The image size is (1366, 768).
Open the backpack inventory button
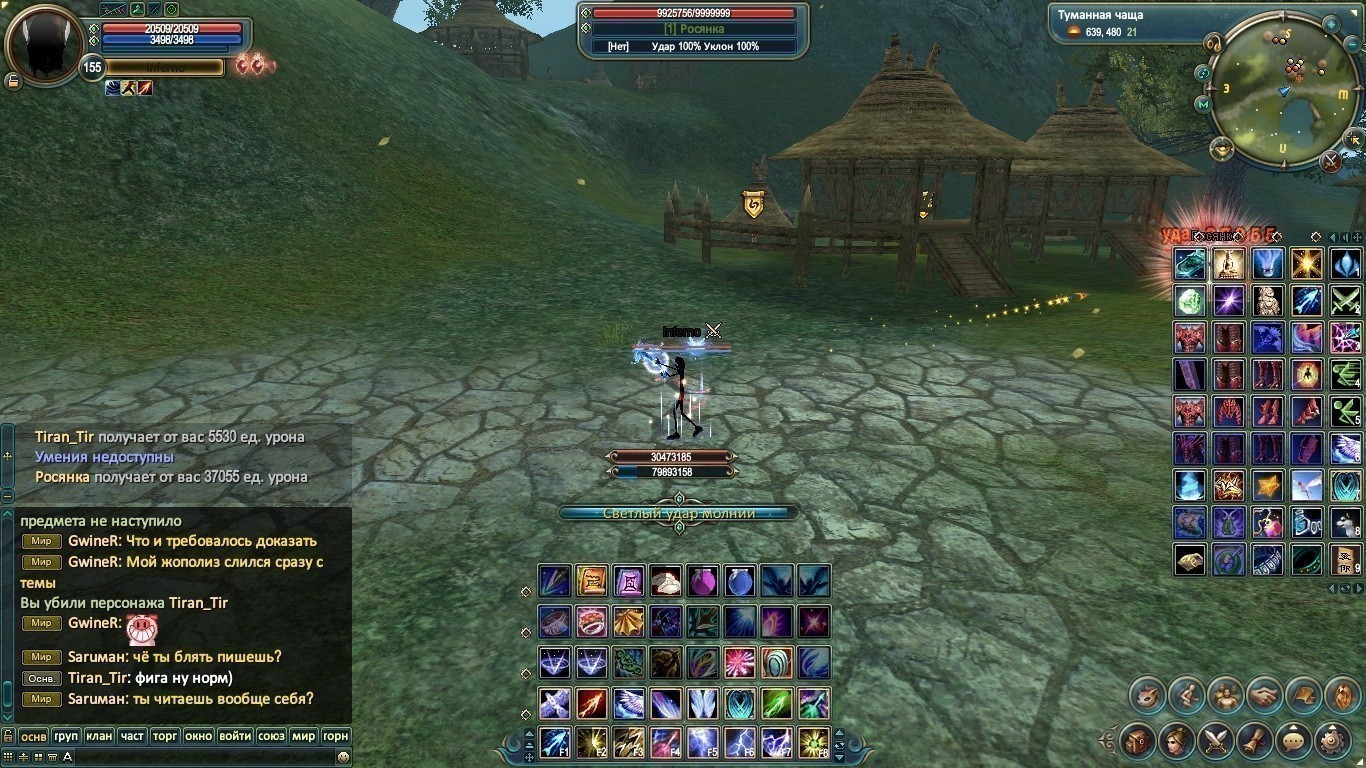coord(1138,742)
